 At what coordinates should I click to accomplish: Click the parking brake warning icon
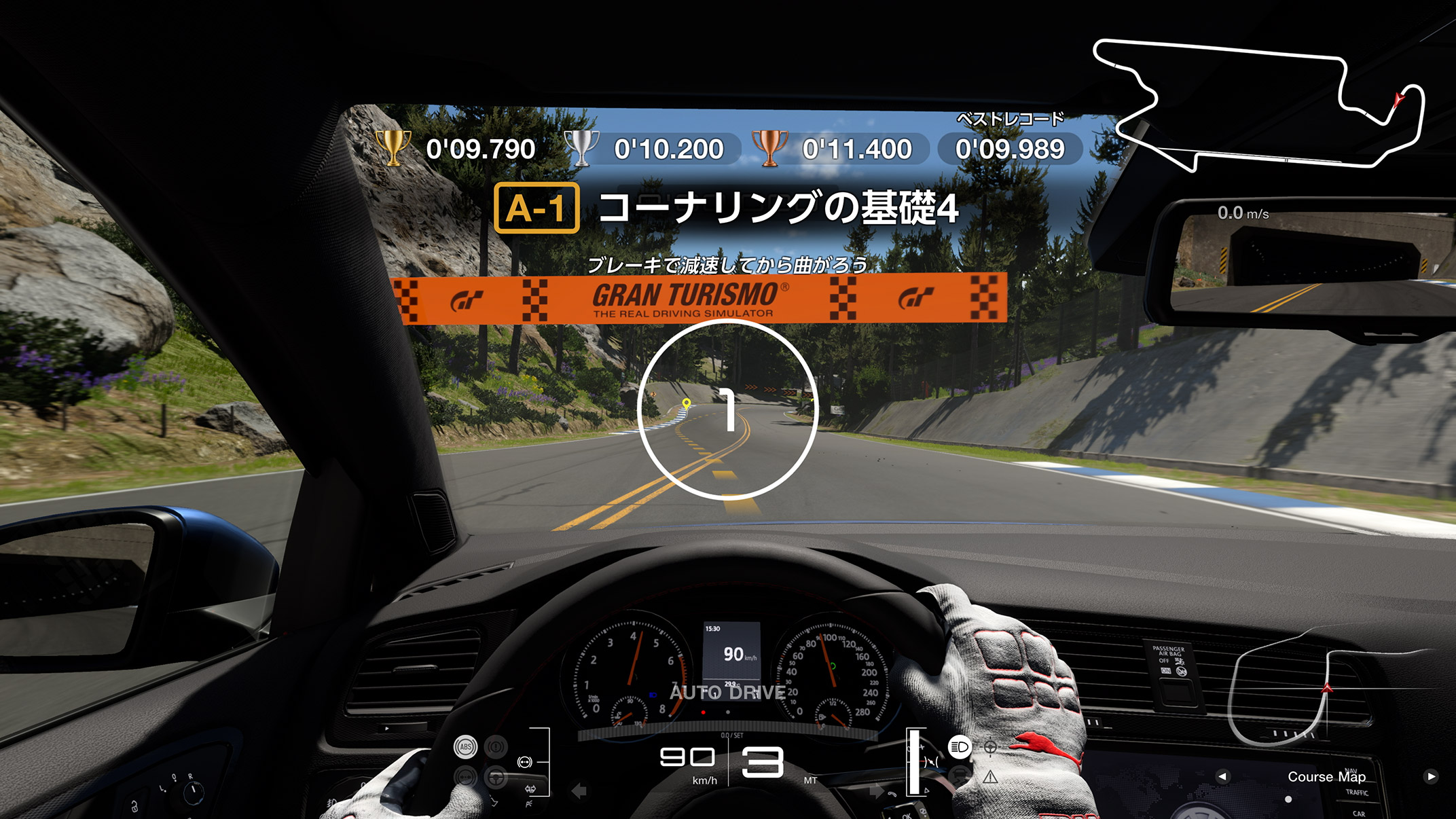tap(496, 747)
